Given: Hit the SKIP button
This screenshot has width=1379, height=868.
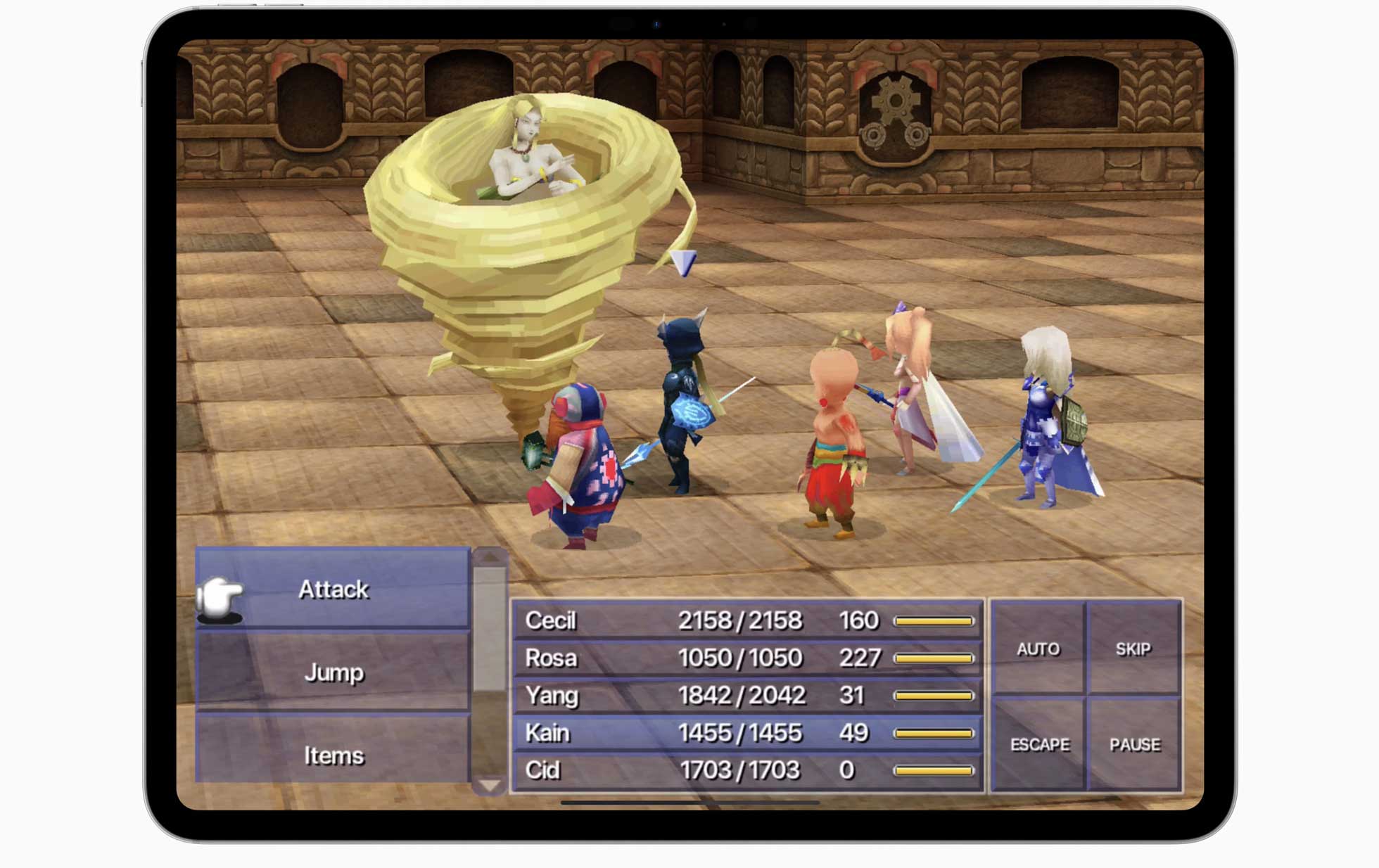Looking at the screenshot, I should pos(1133,649).
